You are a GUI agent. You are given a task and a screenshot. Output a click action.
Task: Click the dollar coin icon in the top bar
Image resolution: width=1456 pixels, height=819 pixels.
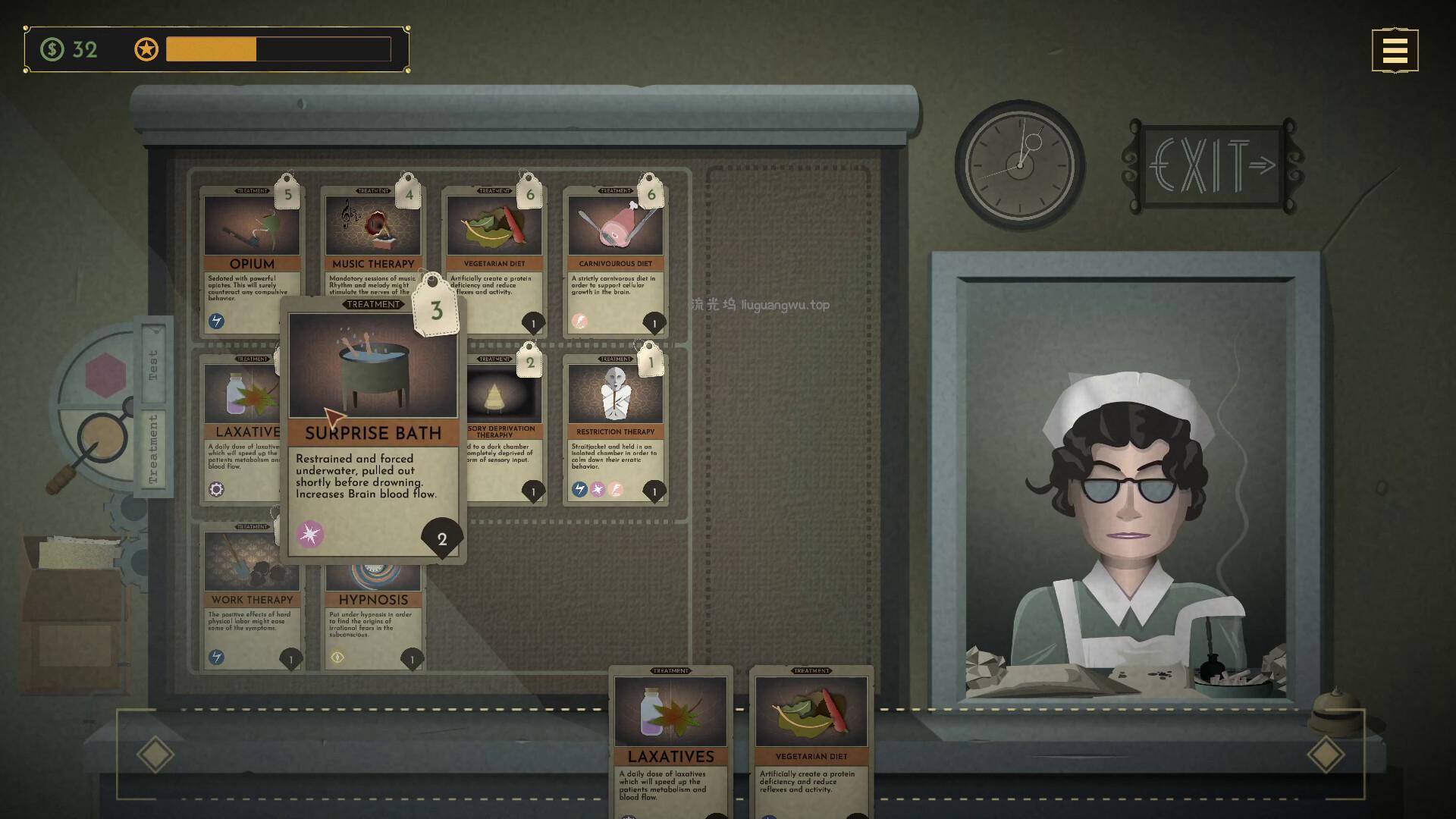coord(52,50)
